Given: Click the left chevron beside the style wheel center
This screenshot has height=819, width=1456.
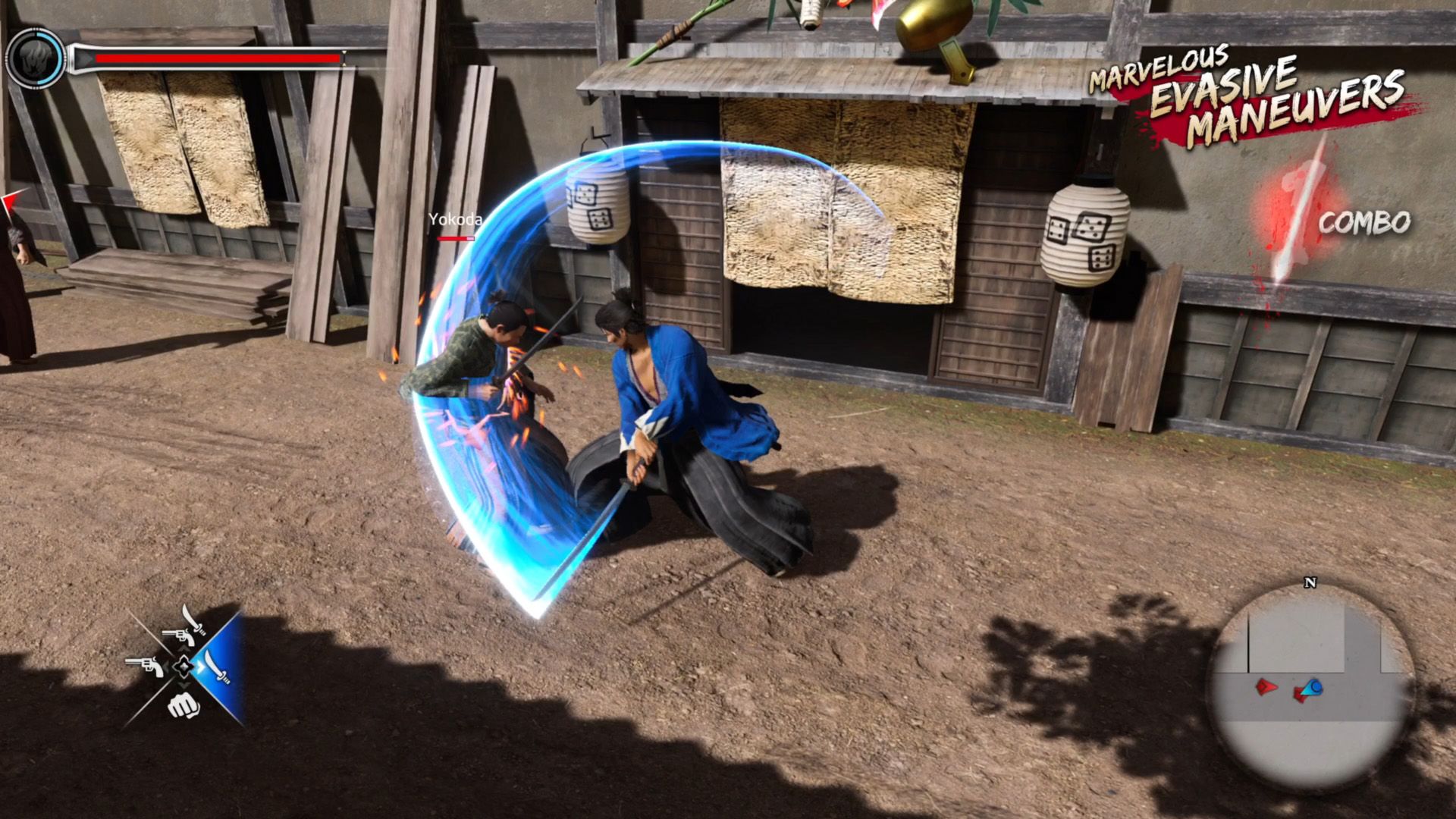Looking at the screenshot, I should [166, 666].
